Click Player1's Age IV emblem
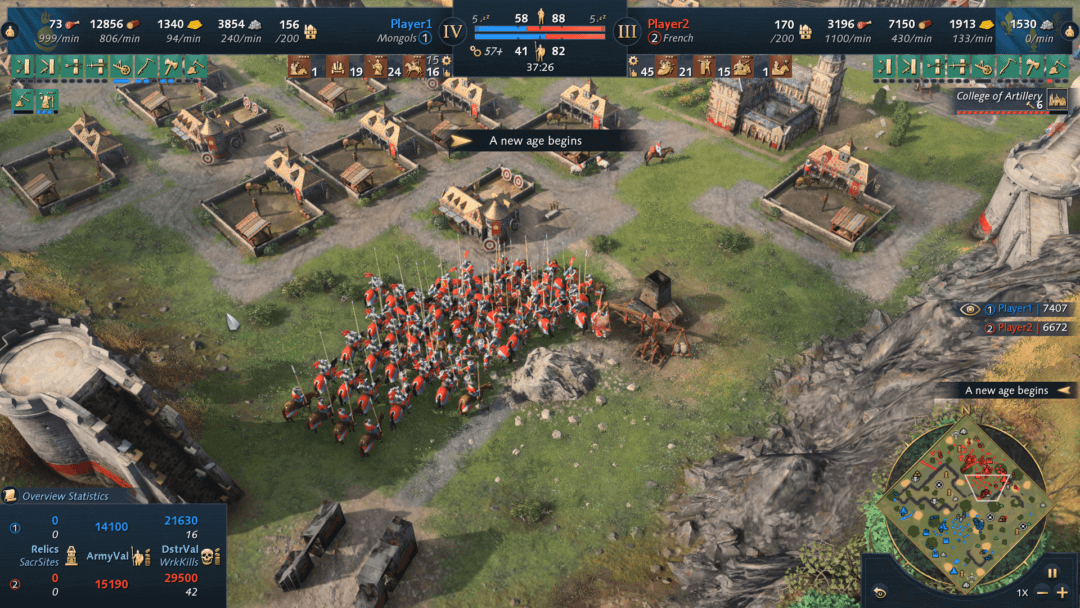1080x608 pixels. point(453,30)
